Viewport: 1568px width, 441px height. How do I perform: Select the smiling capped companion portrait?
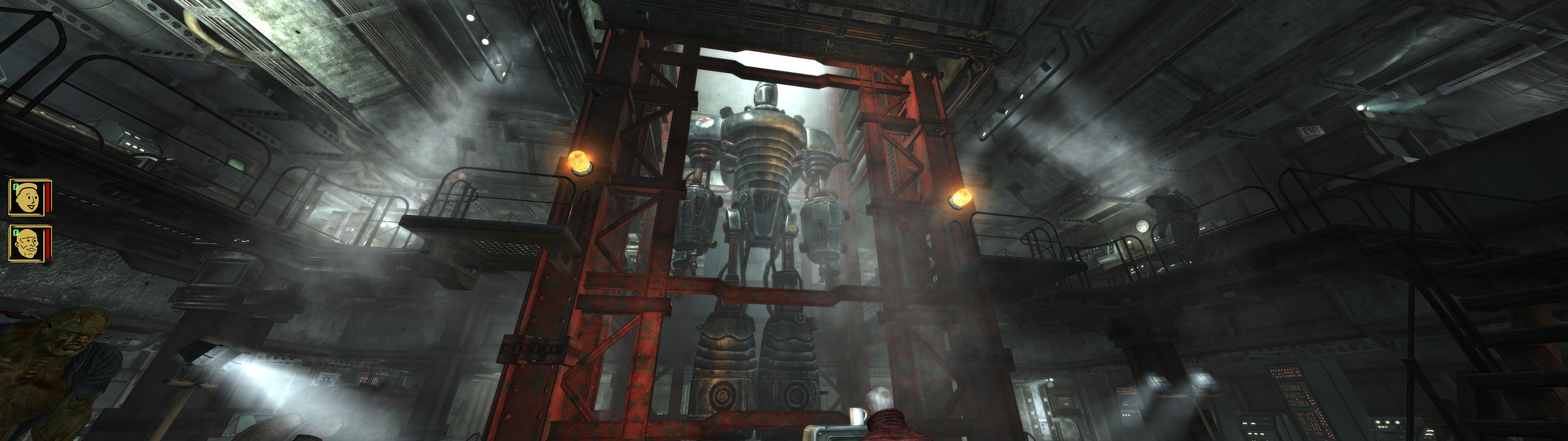pos(27,197)
